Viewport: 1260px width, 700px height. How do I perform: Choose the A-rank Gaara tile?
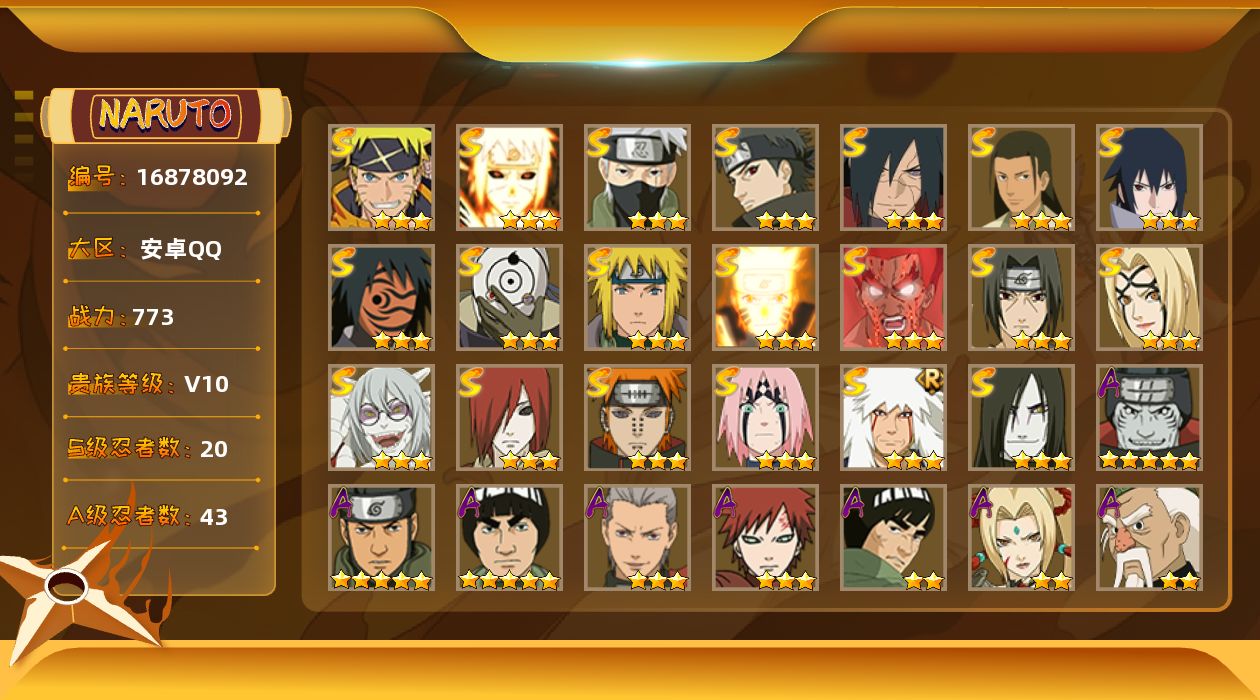tap(765, 538)
